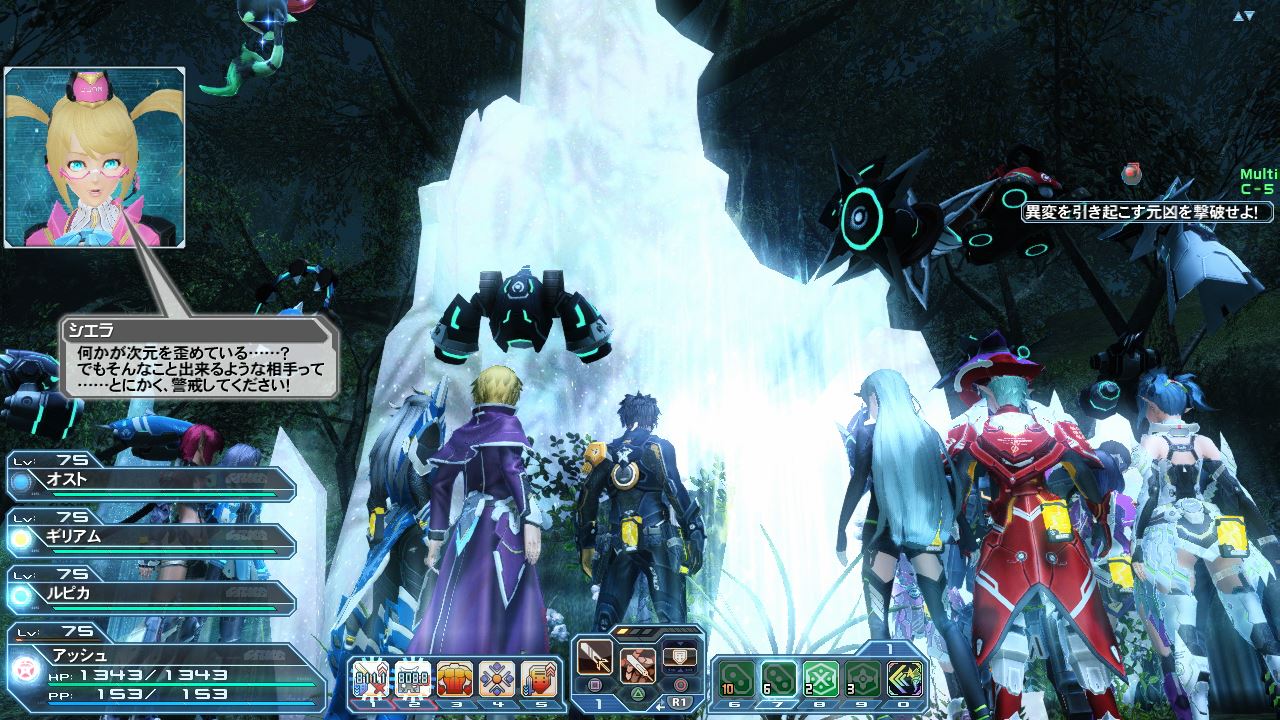Activate the red muscular torso skill
This screenshot has height=720, width=1280.
point(454,679)
